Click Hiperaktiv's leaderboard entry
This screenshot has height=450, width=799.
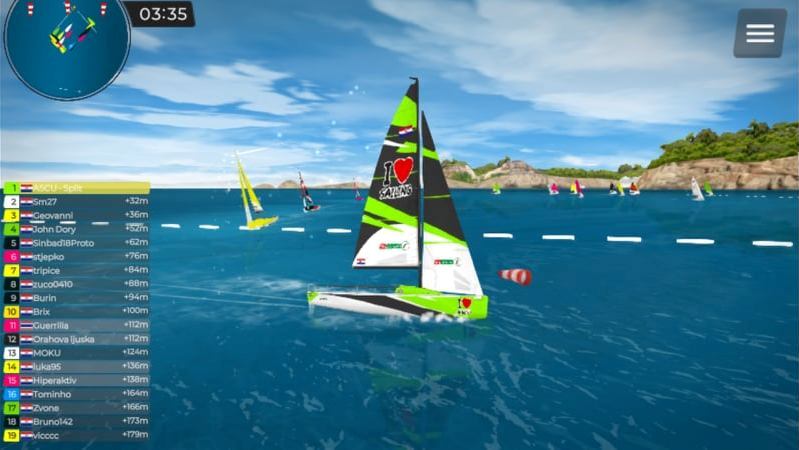(x=76, y=380)
